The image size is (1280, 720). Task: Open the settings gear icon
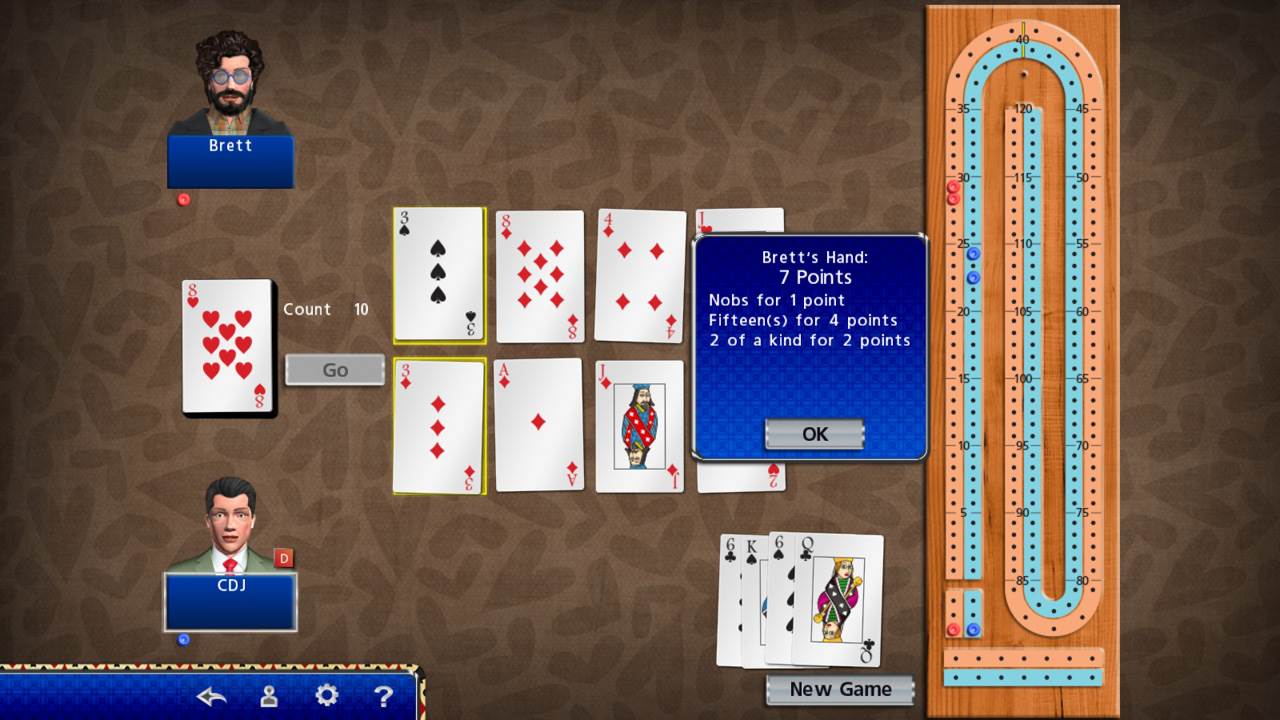pyautogui.click(x=326, y=695)
